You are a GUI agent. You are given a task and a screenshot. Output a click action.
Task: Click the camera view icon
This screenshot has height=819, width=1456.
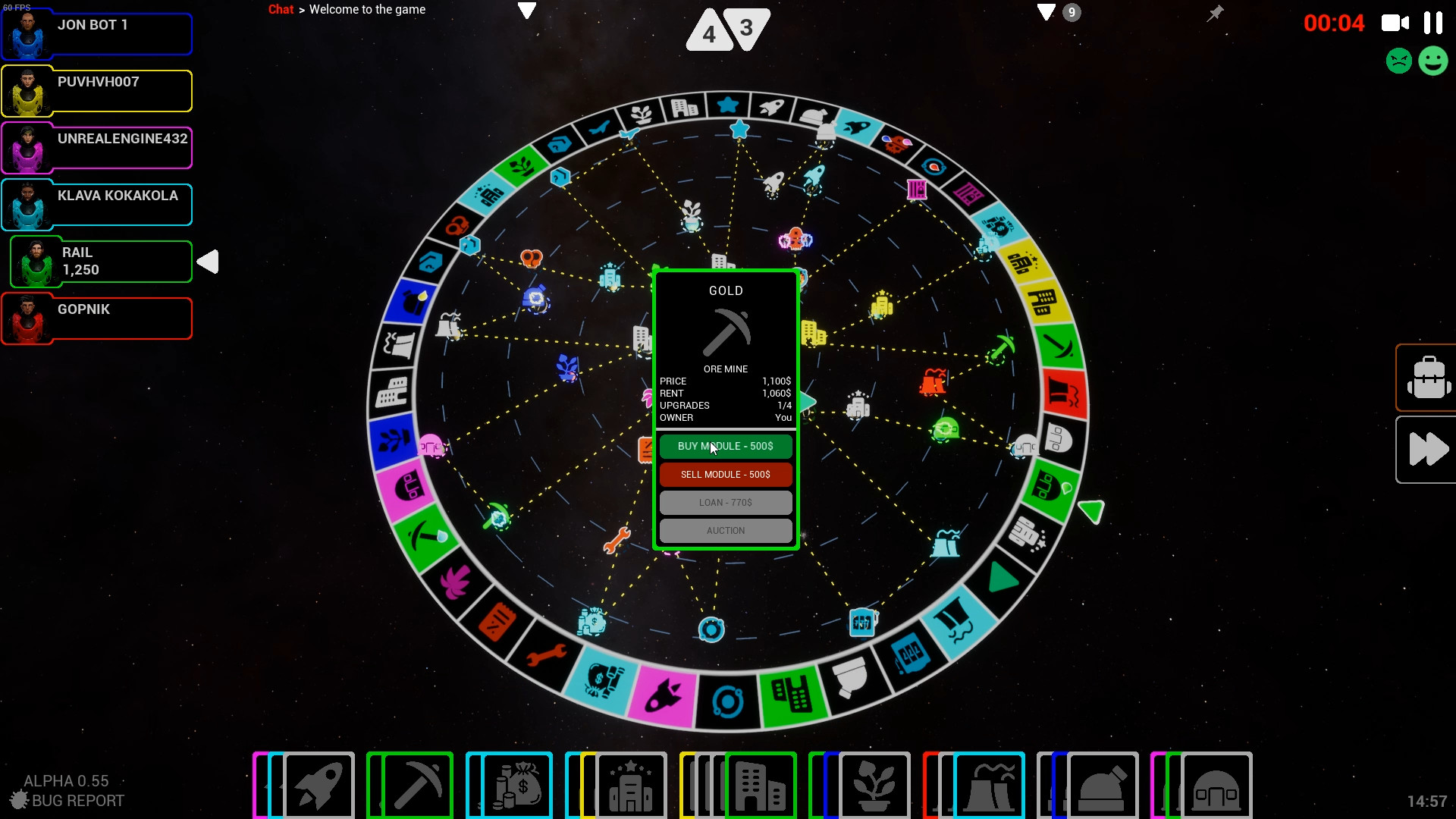click(x=1394, y=23)
